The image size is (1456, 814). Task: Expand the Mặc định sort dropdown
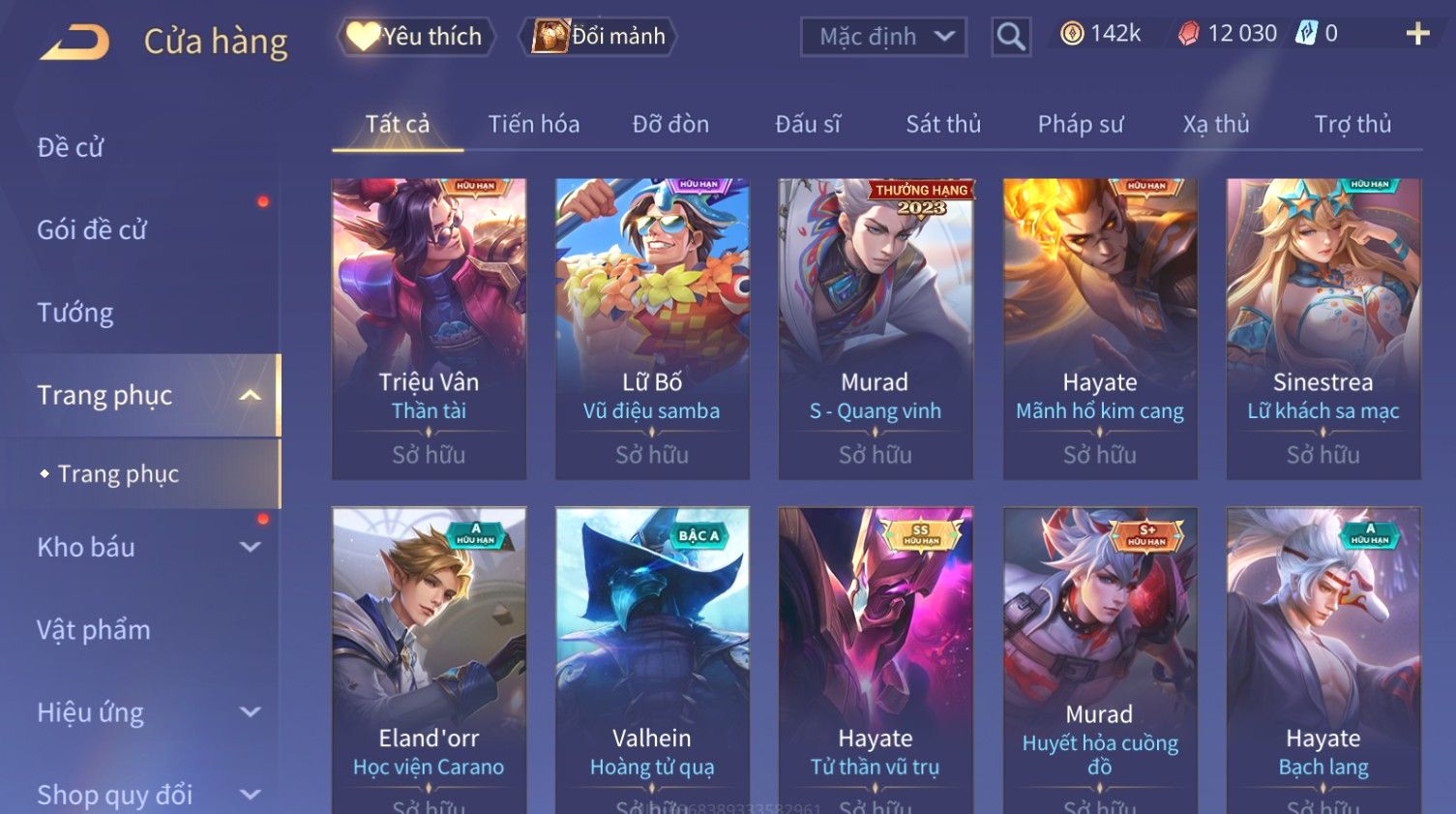point(882,37)
